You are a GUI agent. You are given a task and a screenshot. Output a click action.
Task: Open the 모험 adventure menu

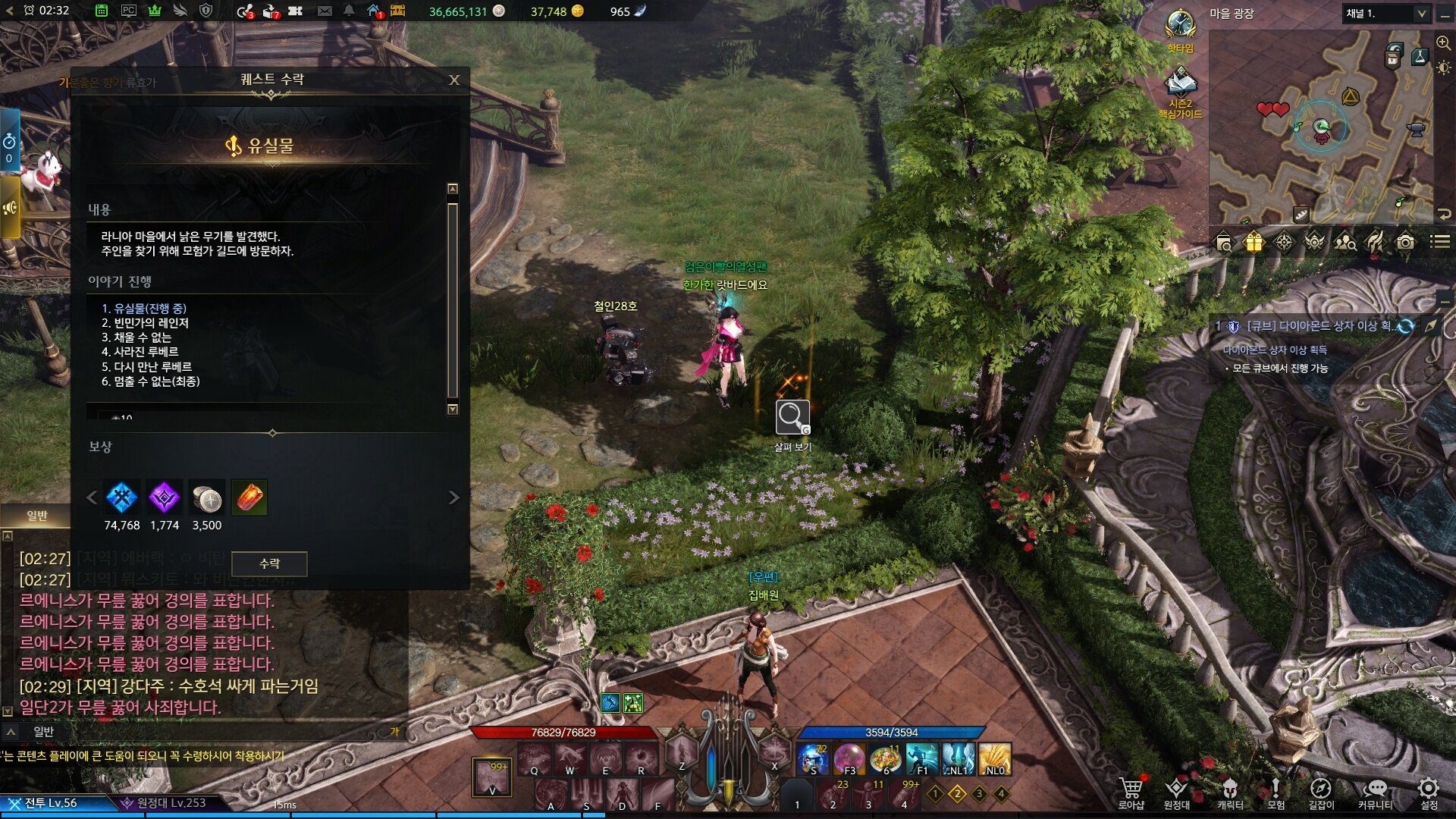1276,789
